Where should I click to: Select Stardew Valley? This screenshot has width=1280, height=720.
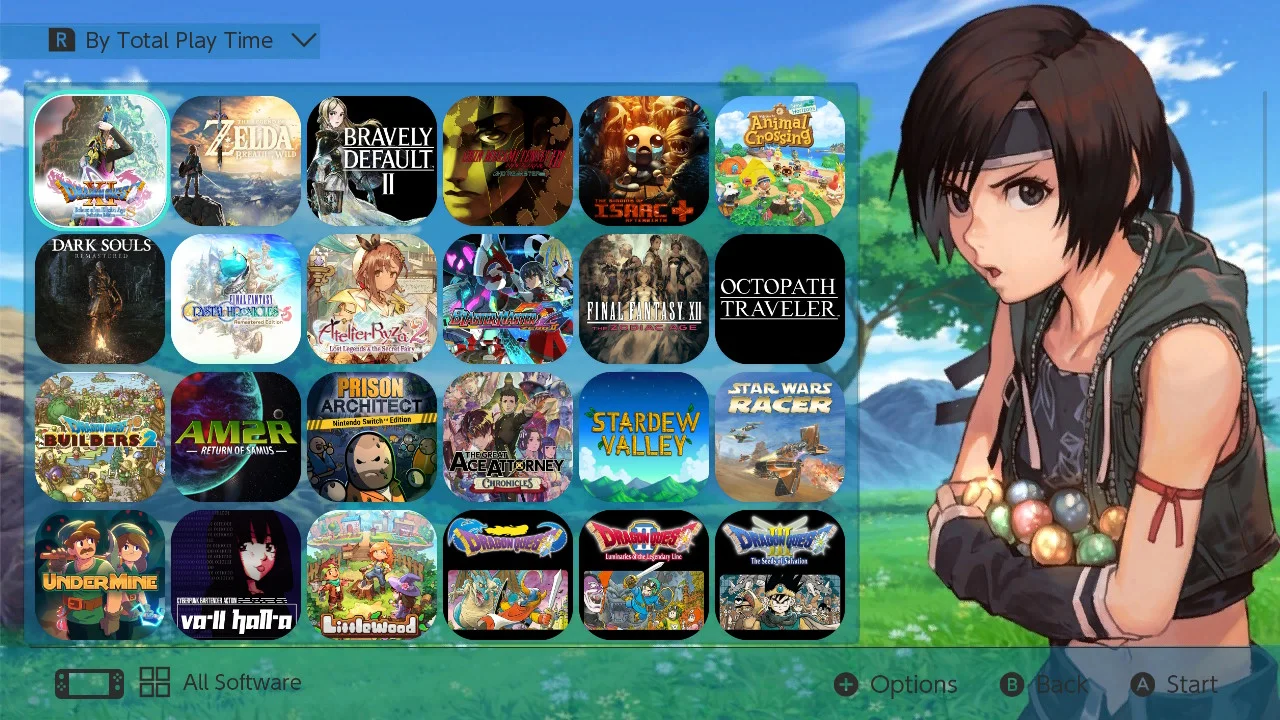(643, 436)
